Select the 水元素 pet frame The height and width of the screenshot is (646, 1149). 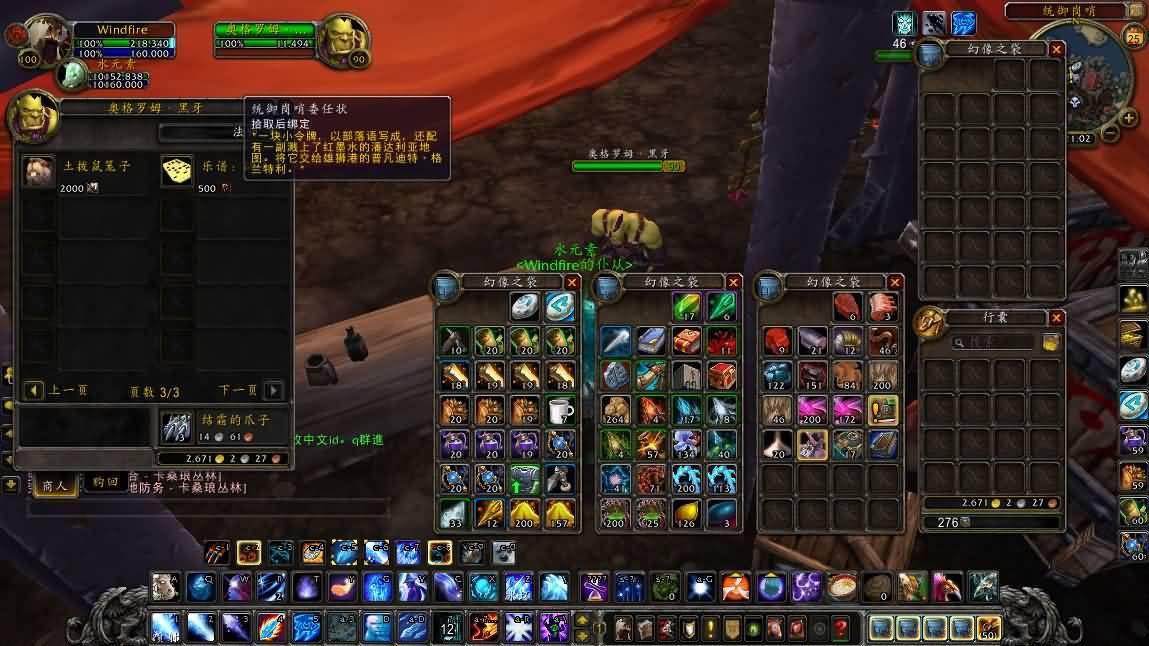pyautogui.click(x=71, y=74)
